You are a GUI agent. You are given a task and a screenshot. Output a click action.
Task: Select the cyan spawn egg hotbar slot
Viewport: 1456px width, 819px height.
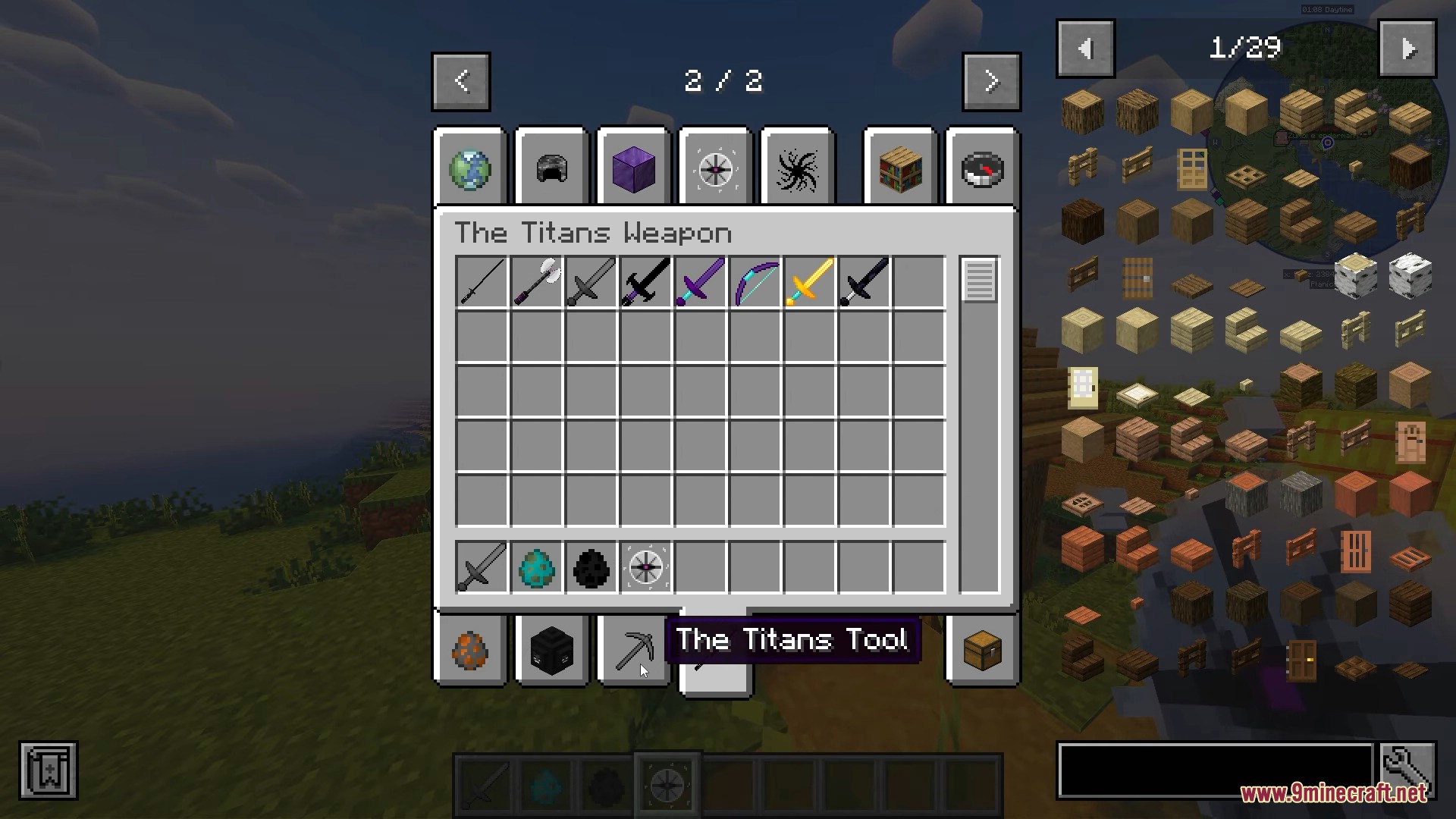(x=537, y=567)
